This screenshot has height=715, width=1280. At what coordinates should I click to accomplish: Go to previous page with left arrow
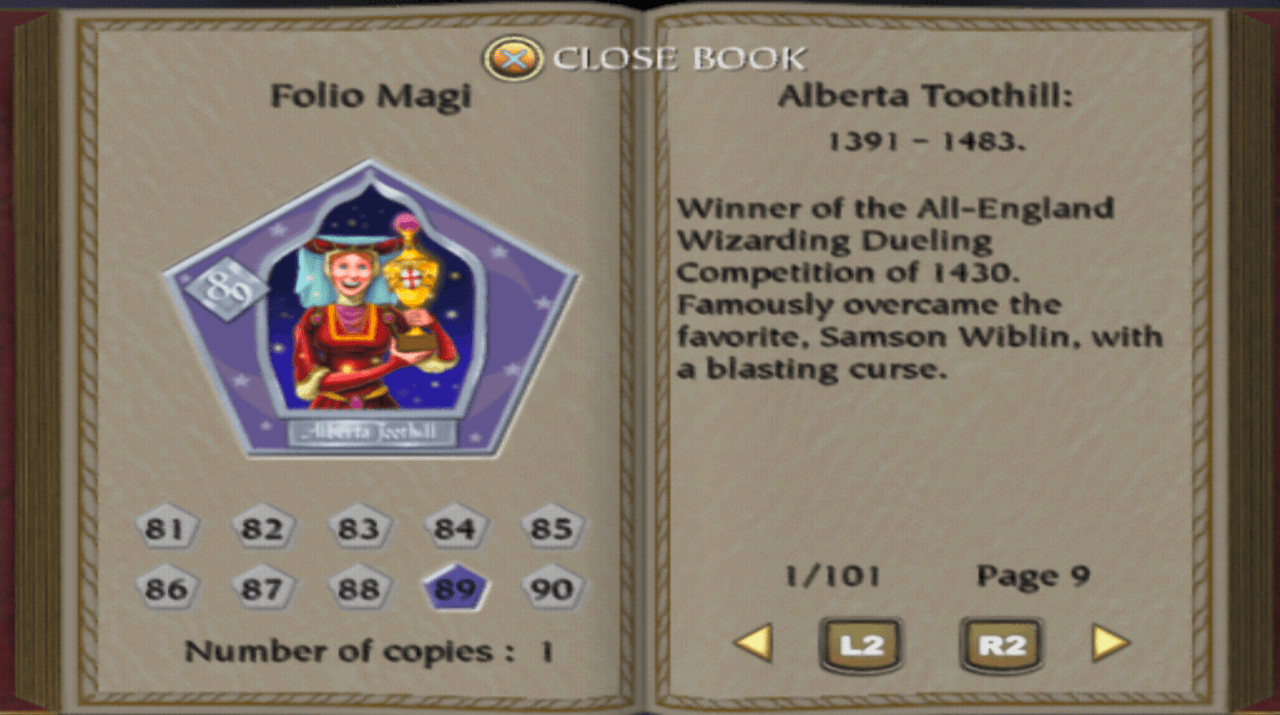click(x=753, y=643)
